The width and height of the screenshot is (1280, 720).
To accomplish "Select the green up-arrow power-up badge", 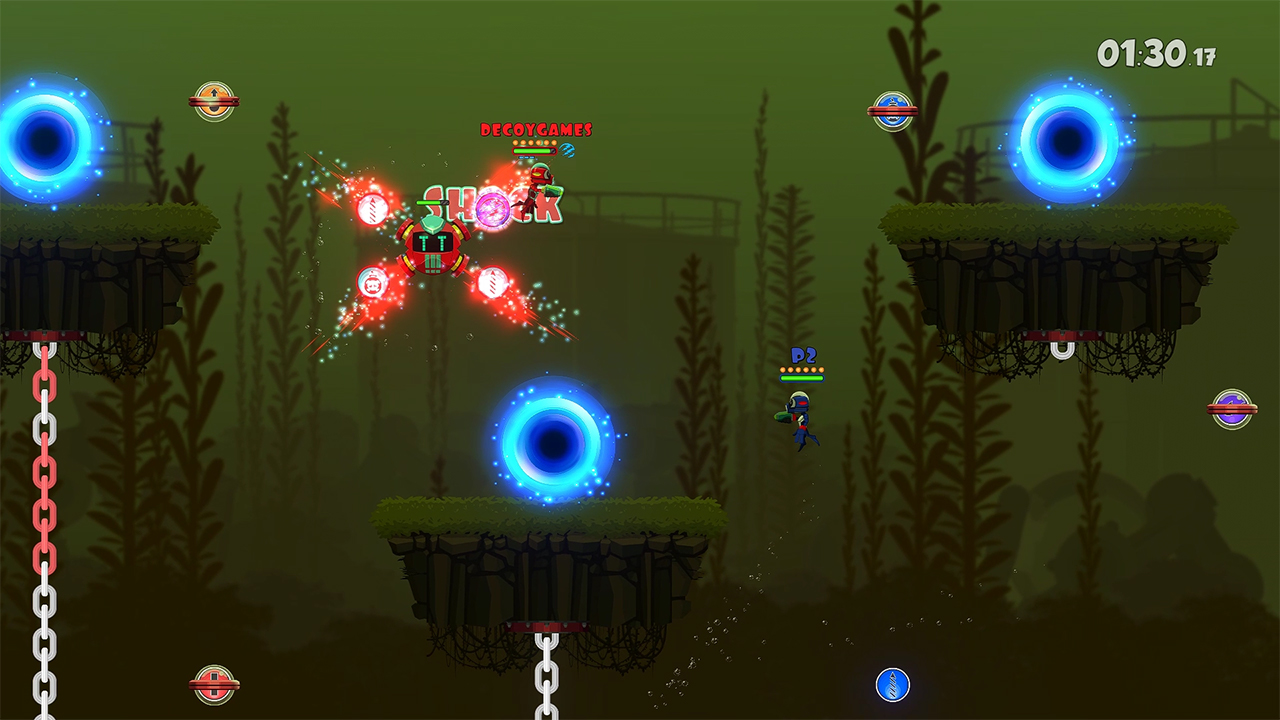I will [x=216, y=102].
